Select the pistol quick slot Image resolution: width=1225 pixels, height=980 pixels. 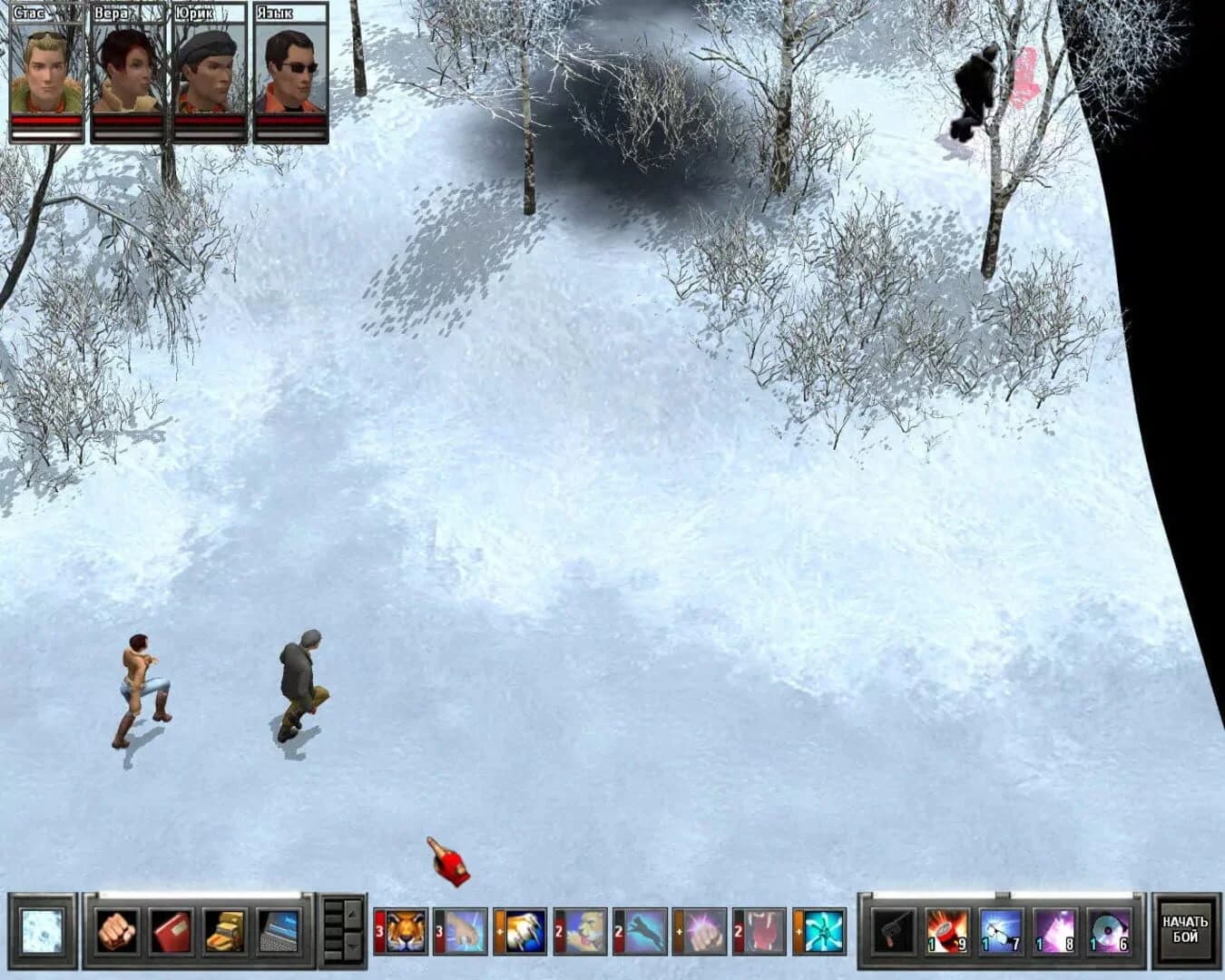coord(892,933)
